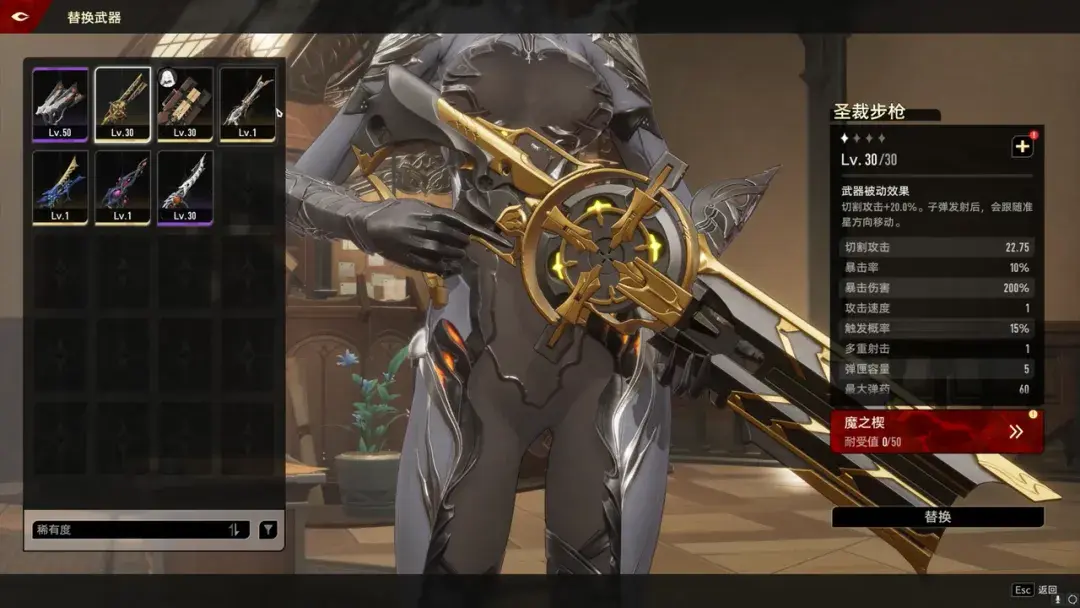Choose the brown boxy Lv.30 weapon
The image size is (1080, 608).
click(x=185, y=104)
